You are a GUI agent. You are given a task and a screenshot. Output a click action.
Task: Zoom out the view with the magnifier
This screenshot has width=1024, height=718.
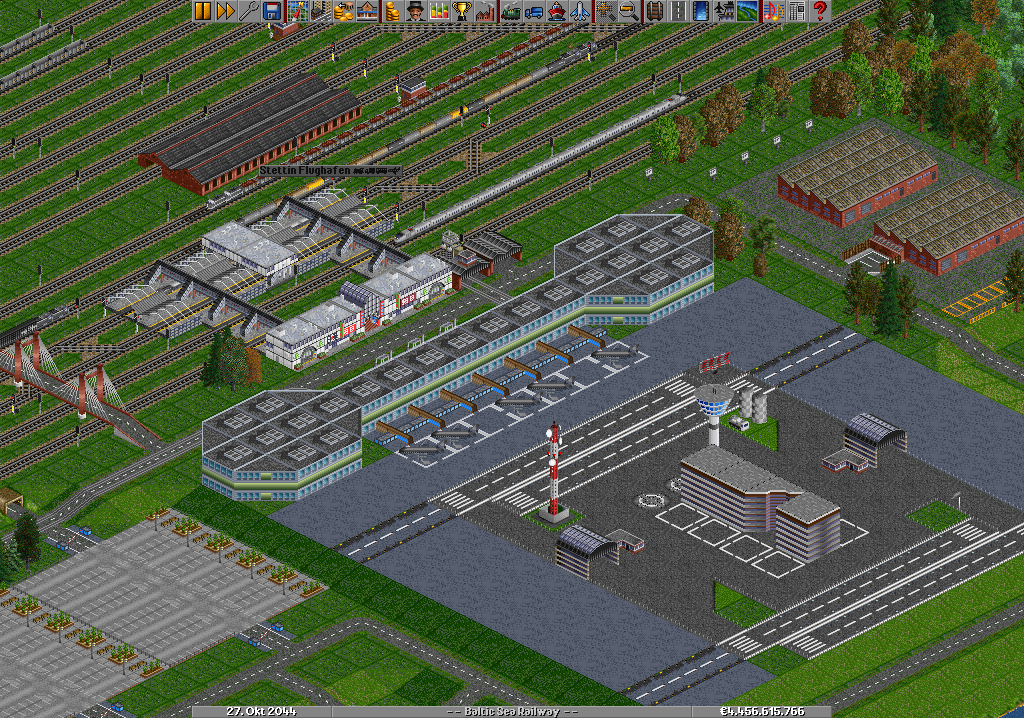629,11
